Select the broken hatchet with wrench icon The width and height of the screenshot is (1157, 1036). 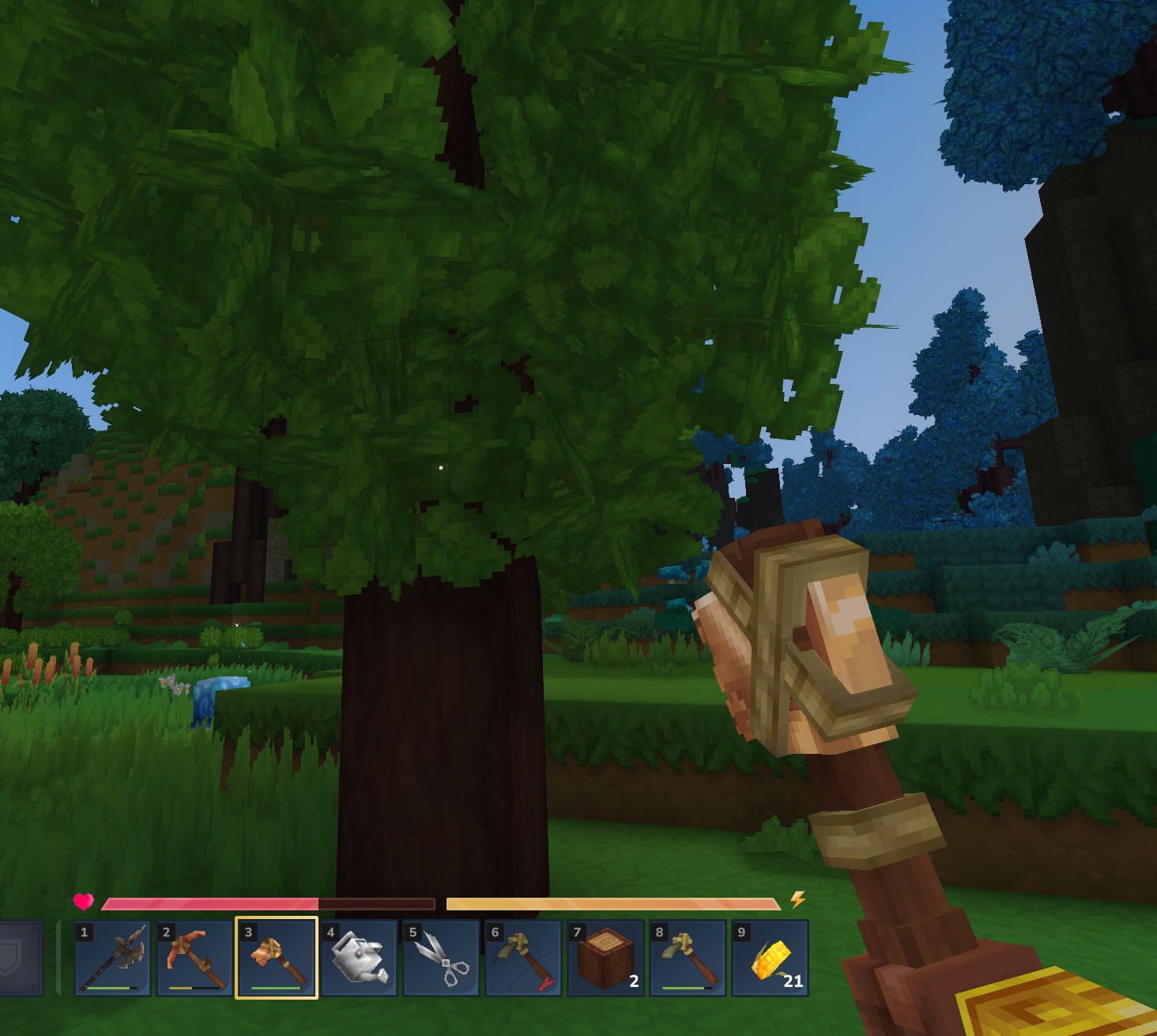point(523,958)
